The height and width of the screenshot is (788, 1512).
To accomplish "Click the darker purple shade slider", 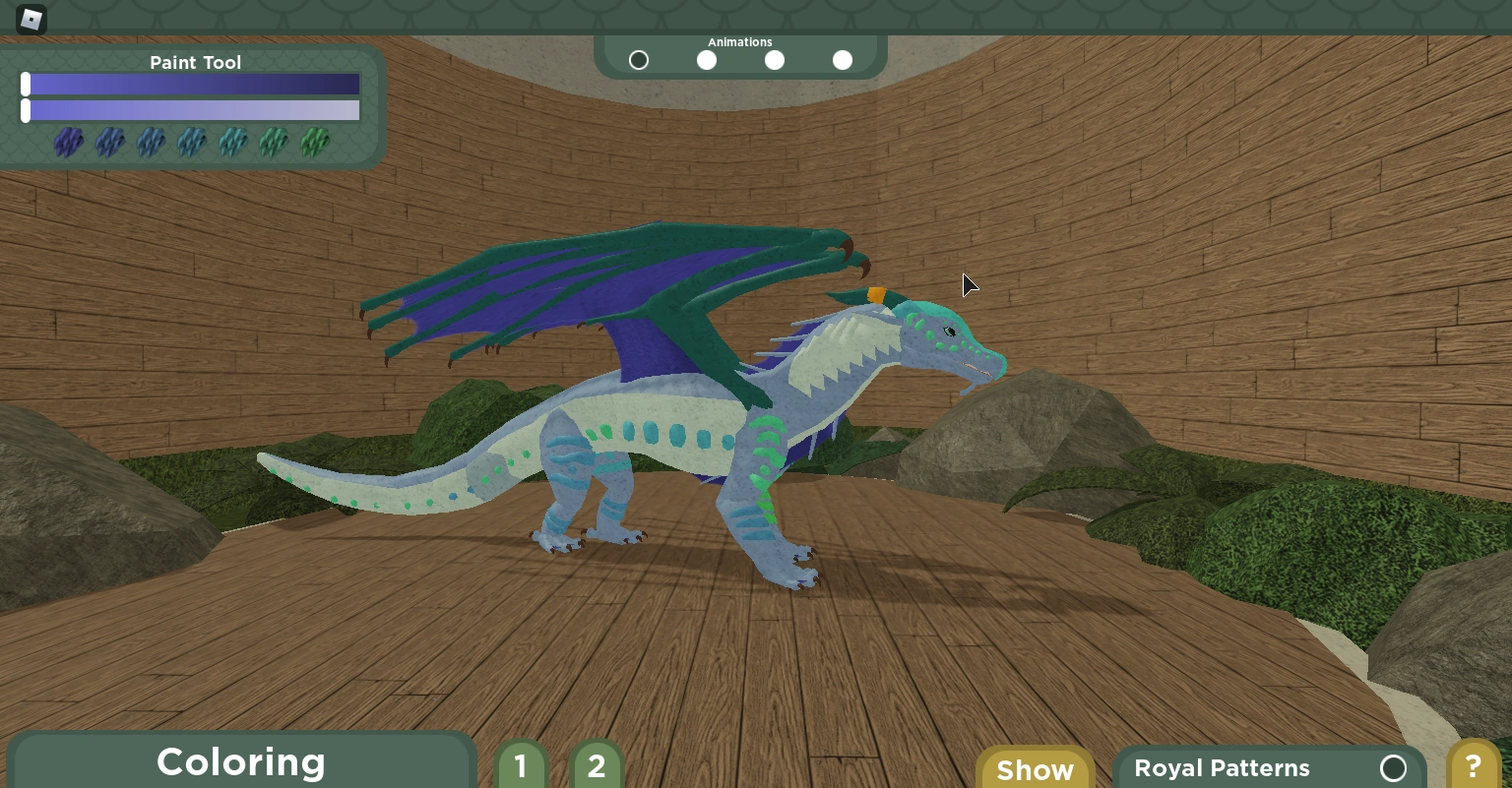I will click(192, 85).
